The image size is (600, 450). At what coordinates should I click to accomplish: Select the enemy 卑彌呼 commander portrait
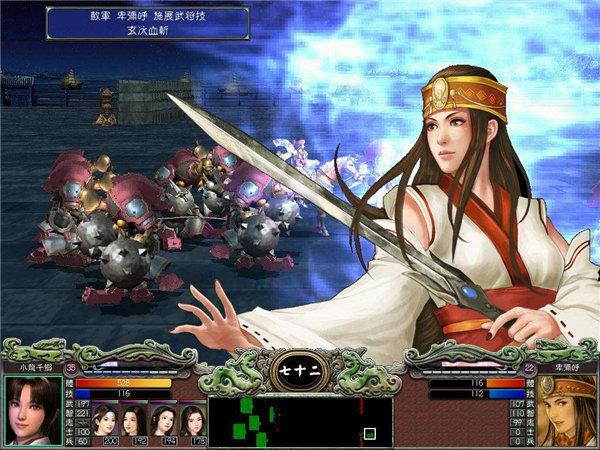[567, 409]
